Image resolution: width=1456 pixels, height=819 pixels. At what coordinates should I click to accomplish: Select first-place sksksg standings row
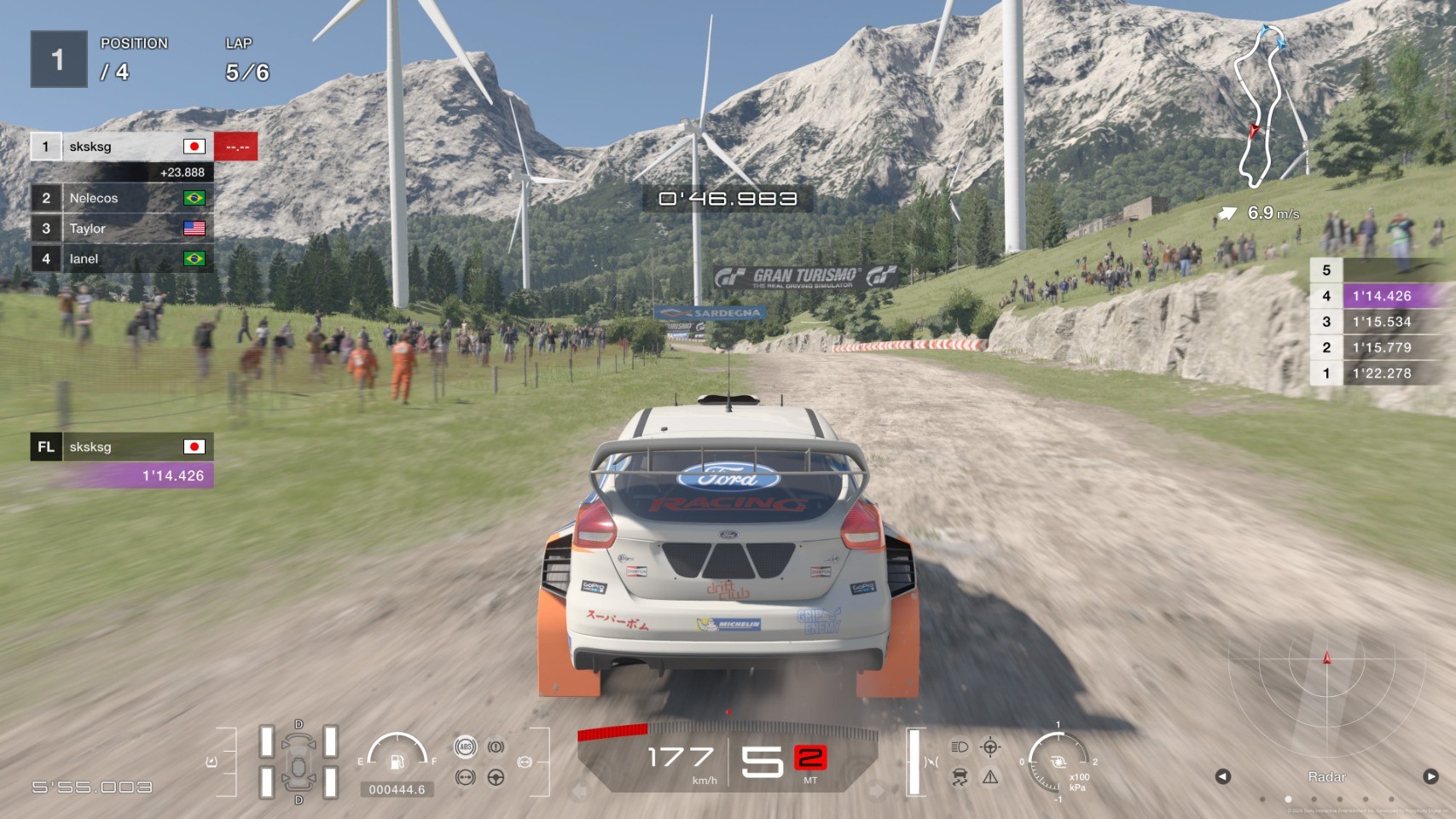coord(121,147)
